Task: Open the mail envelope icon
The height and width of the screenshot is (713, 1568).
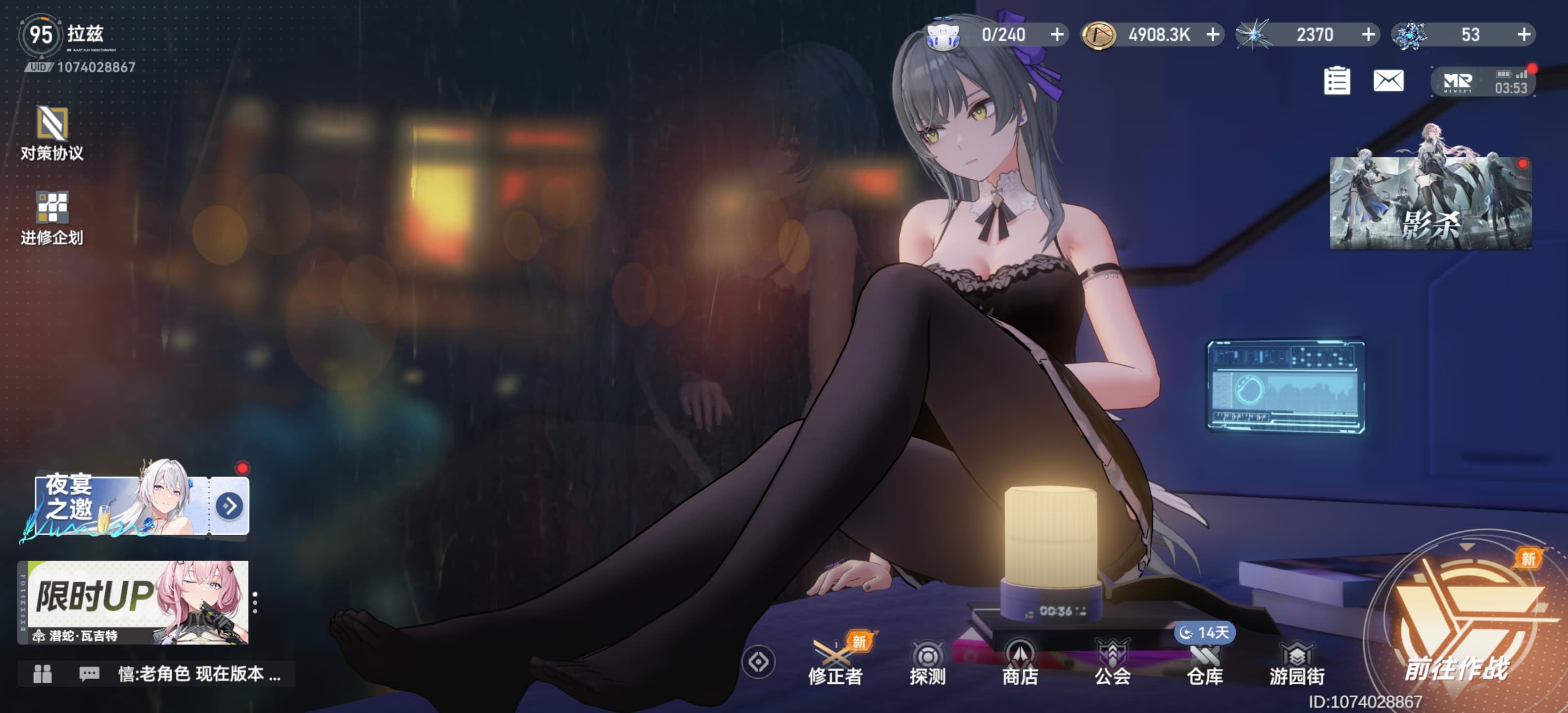Action: click(x=1388, y=80)
